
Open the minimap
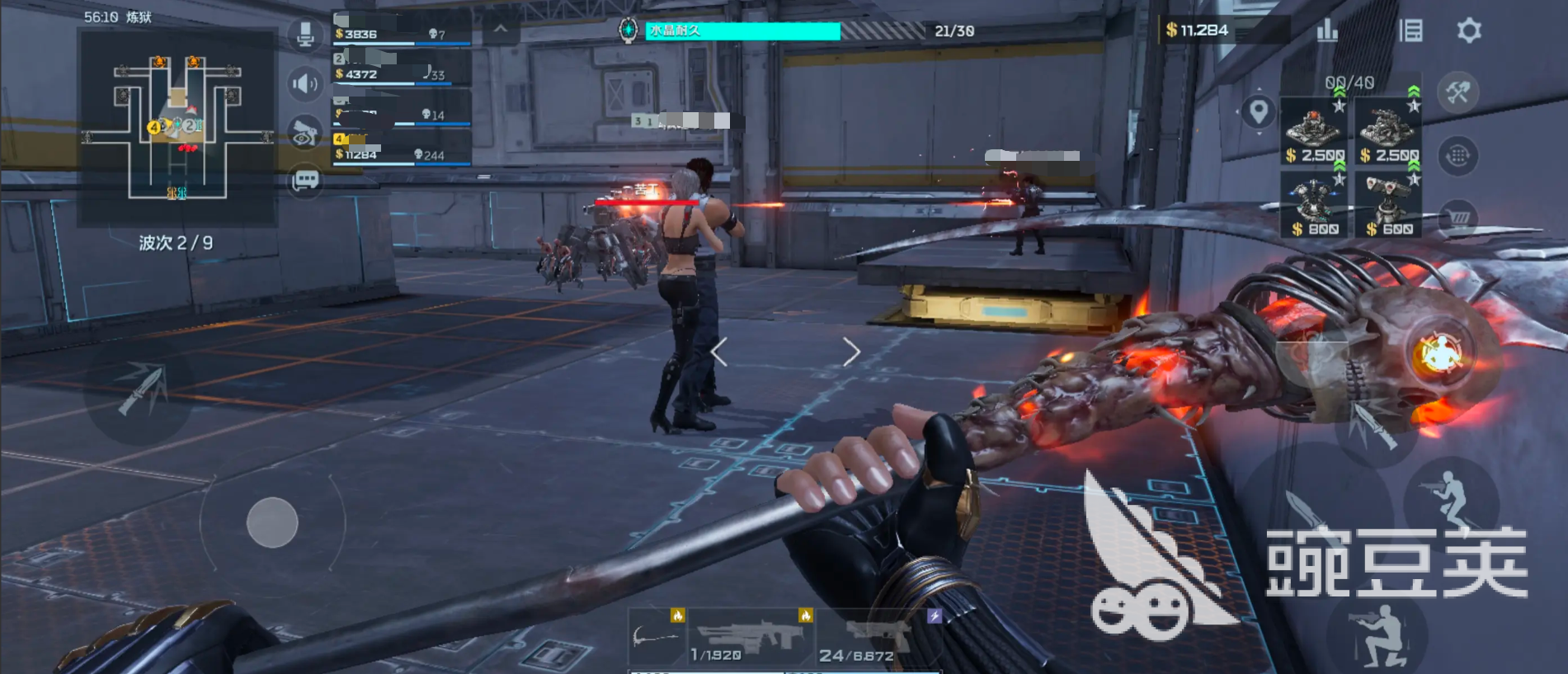(177, 128)
